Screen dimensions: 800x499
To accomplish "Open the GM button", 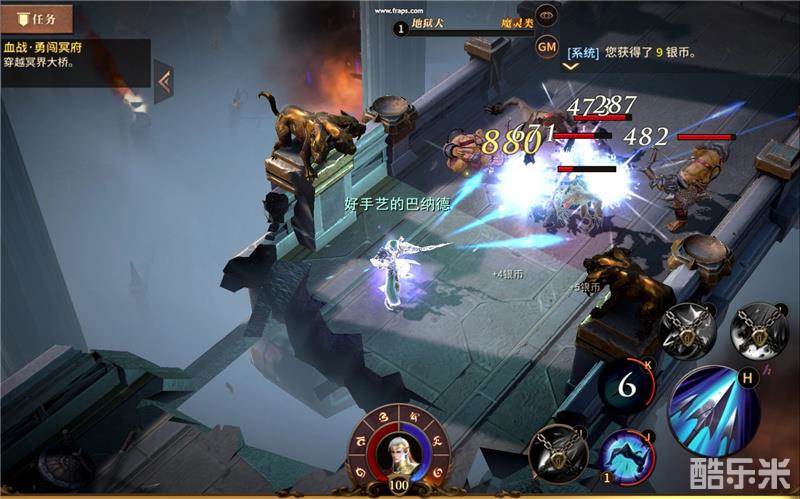I will (547, 46).
